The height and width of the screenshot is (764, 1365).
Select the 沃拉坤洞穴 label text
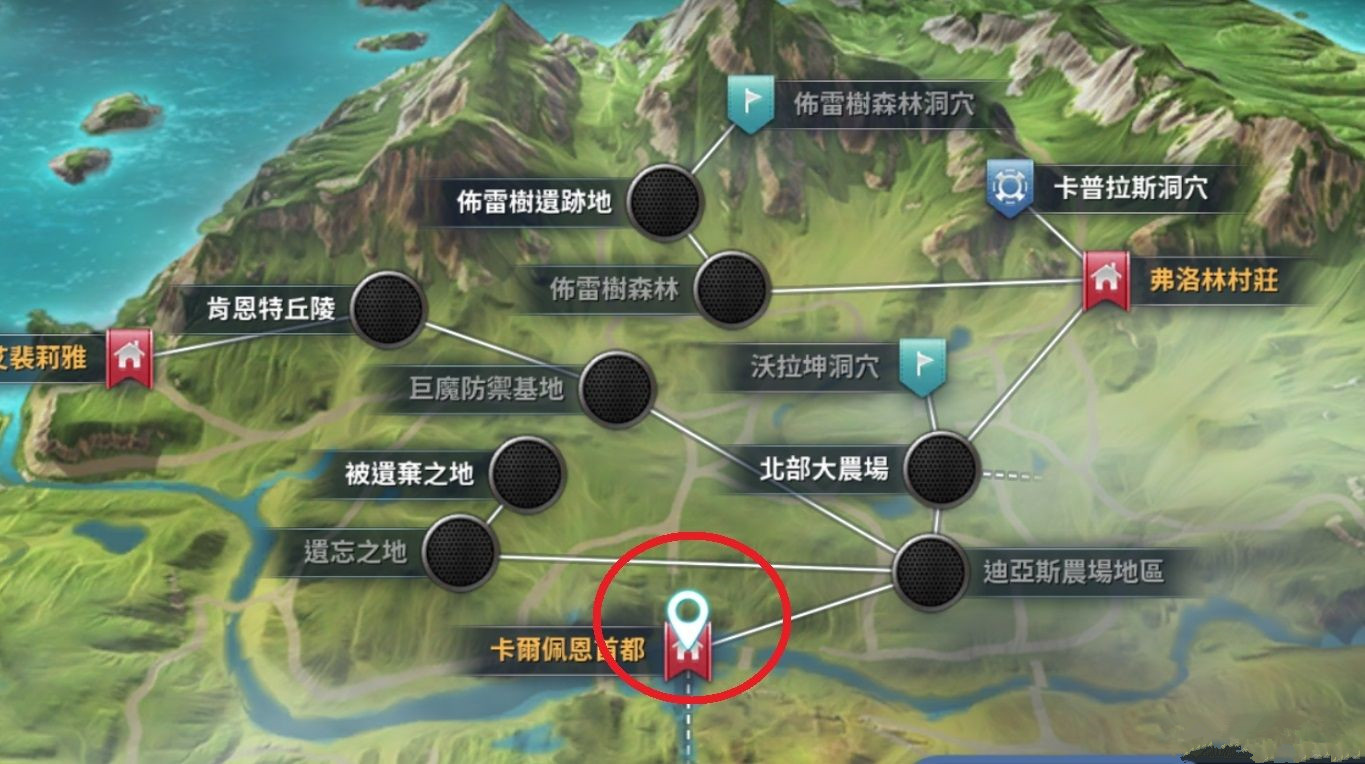(x=815, y=366)
